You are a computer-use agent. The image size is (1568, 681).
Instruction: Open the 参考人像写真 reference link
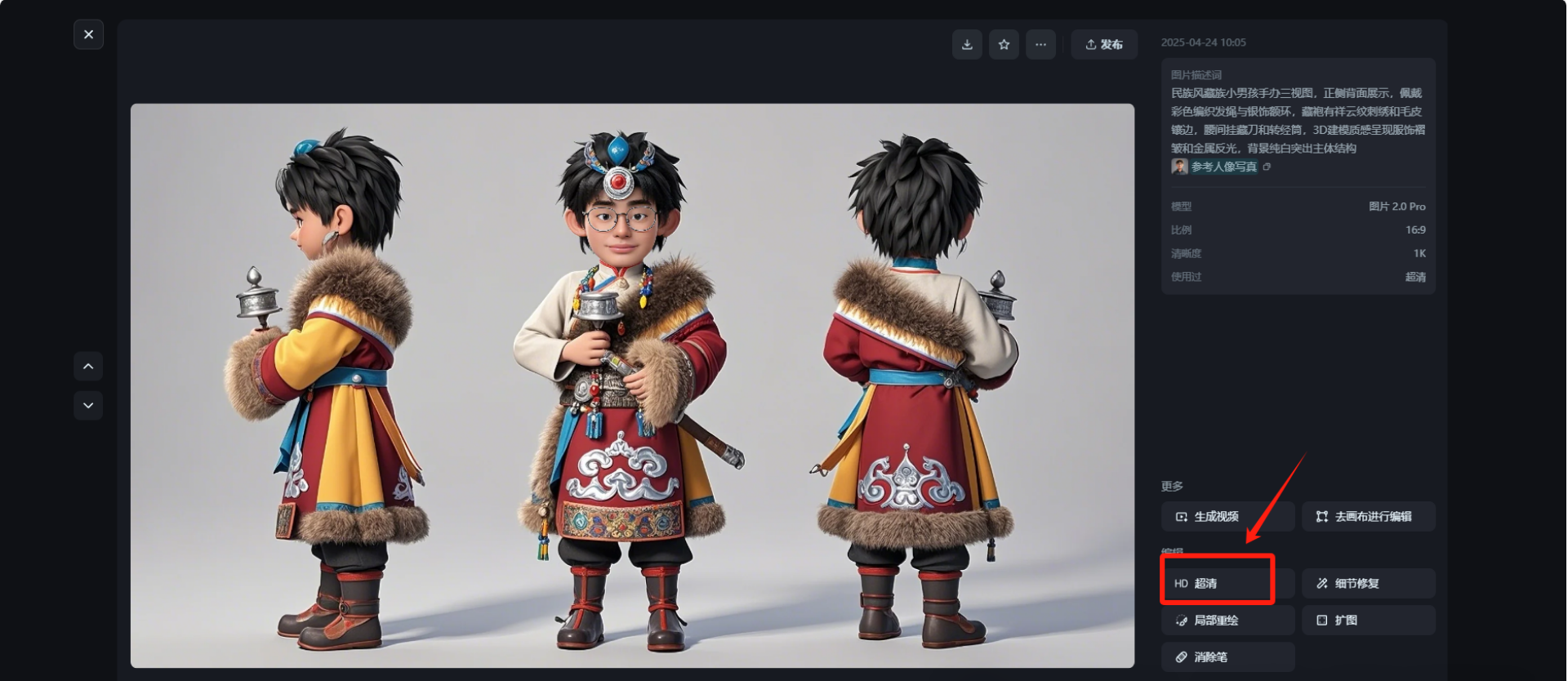coord(1223,167)
